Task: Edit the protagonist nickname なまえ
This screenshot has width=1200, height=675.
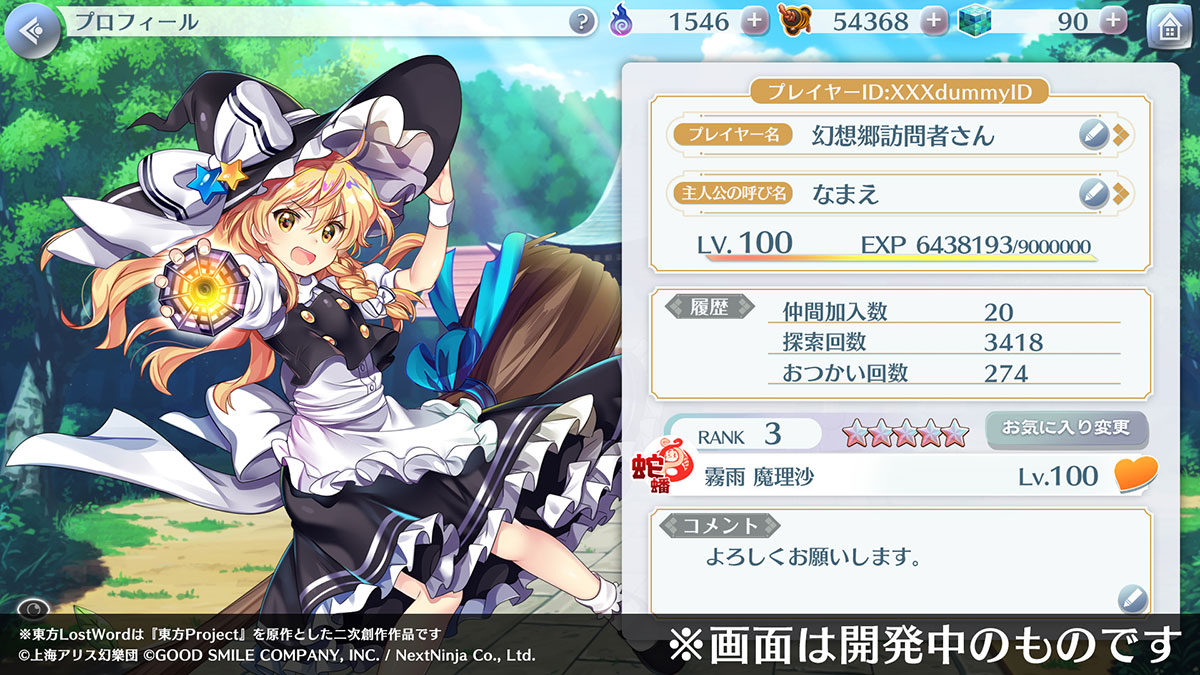Action: [x=1096, y=193]
